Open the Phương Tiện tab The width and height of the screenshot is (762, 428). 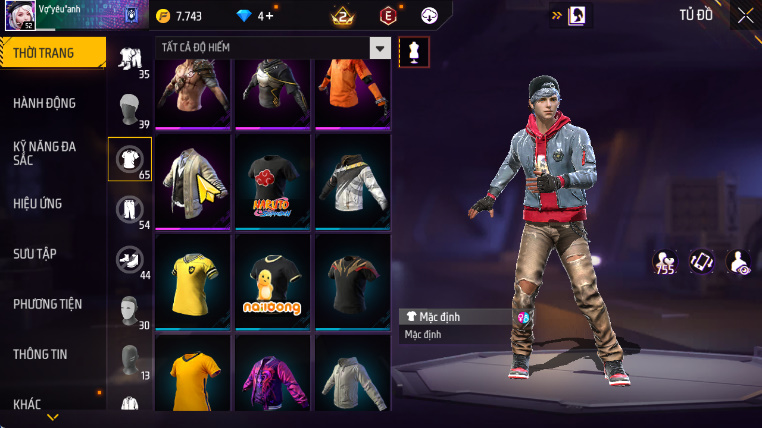click(x=48, y=304)
